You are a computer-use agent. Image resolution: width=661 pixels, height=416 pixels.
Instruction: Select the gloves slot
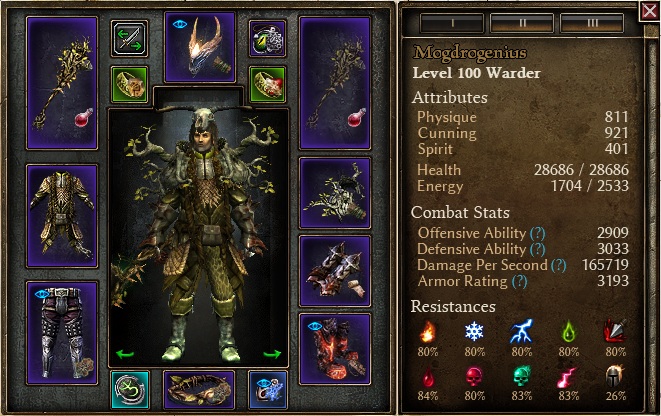click(334, 270)
